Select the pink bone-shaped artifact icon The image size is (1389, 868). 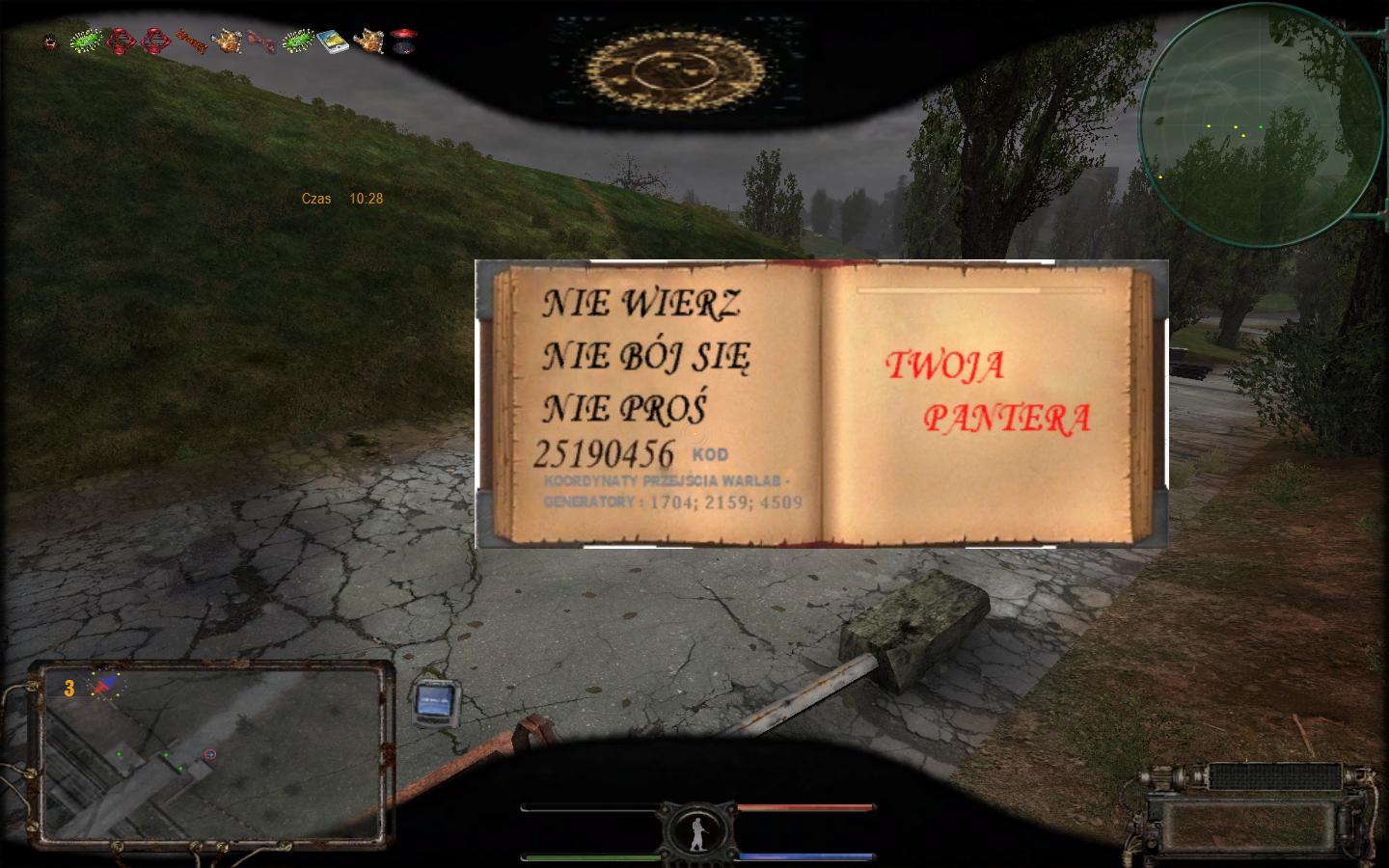coord(260,41)
